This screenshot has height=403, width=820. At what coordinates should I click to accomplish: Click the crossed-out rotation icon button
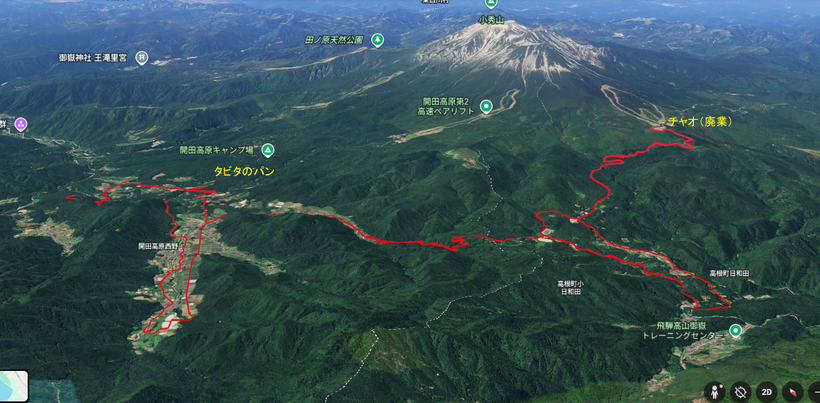point(741,392)
